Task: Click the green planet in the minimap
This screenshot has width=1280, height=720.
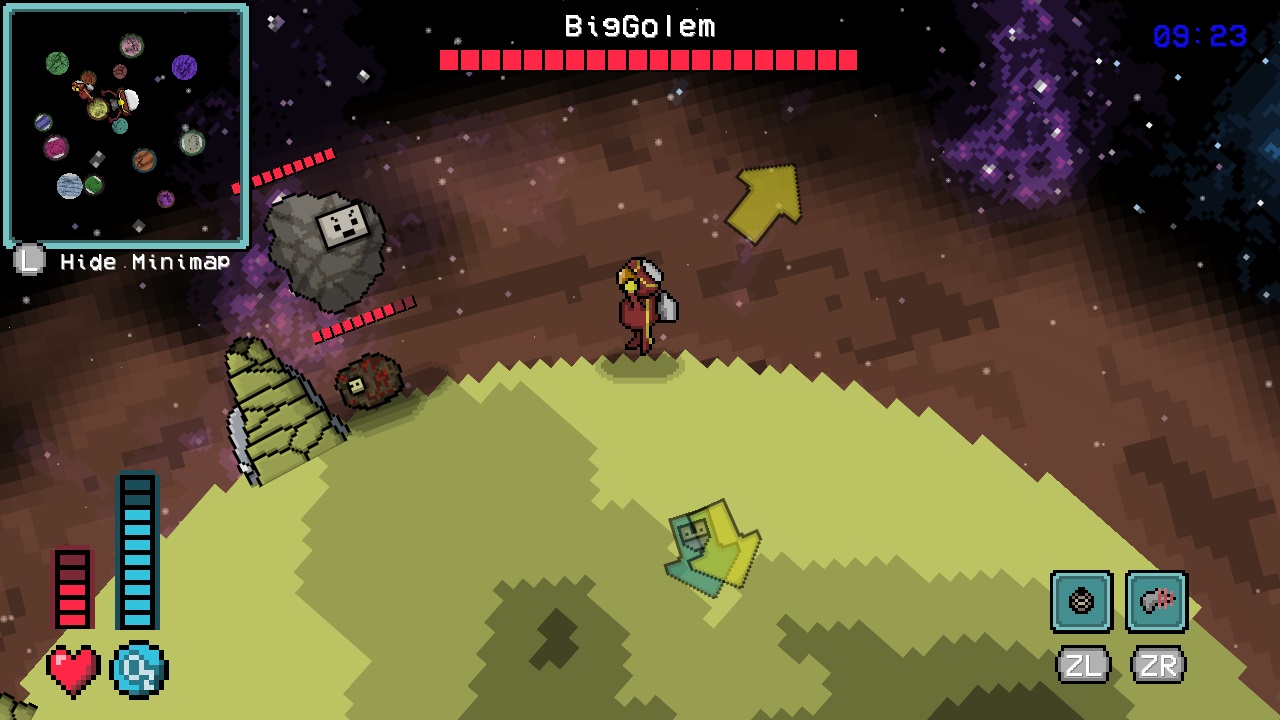Action: coord(59,62)
